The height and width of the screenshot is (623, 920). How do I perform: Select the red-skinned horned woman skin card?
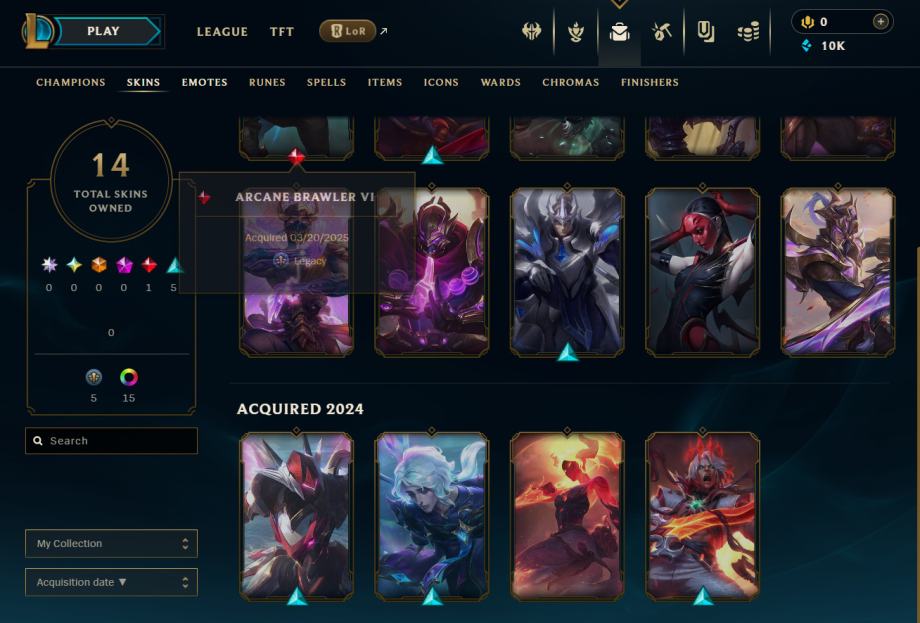pos(702,270)
